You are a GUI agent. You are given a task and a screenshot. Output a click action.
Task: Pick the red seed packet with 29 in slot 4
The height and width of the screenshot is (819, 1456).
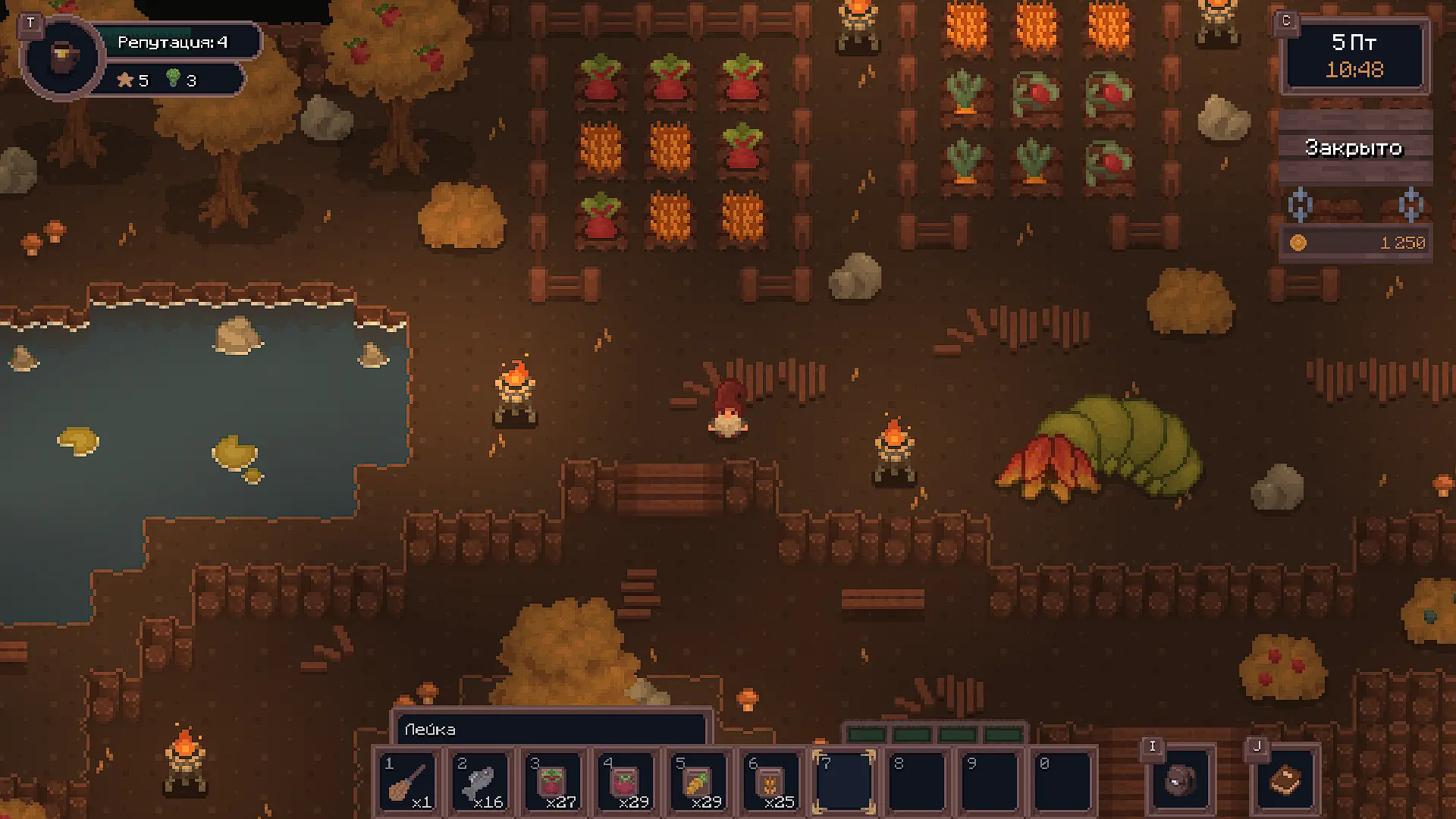[626, 782]
